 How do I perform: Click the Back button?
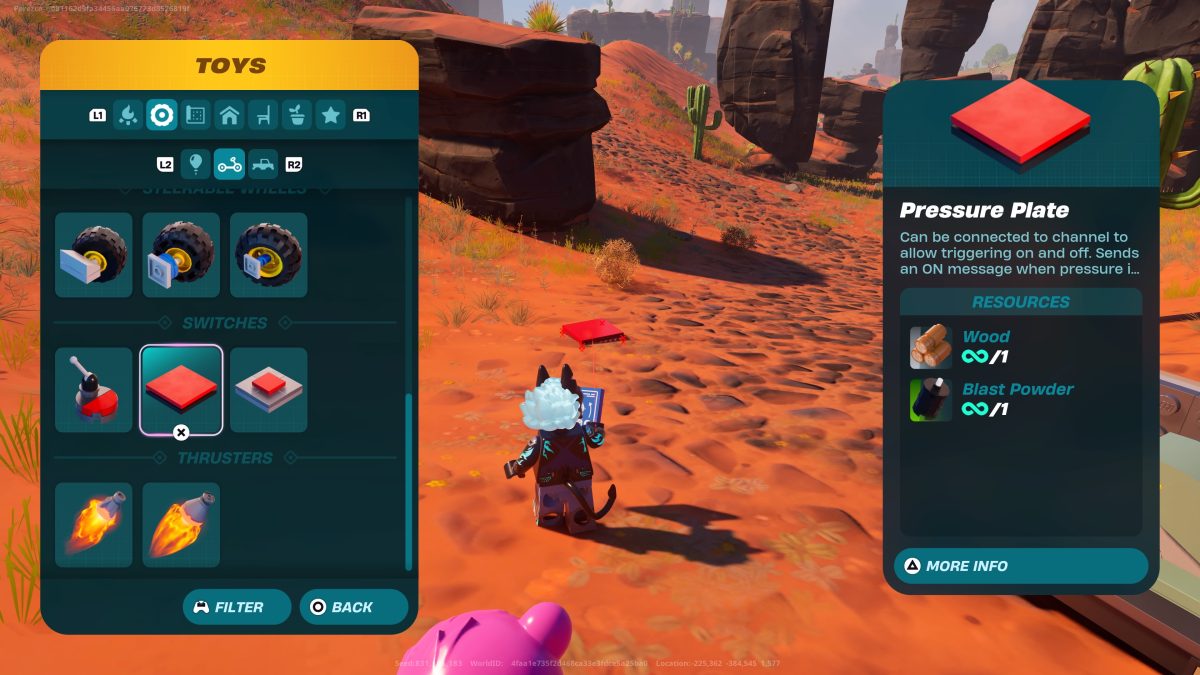[353, 607]
